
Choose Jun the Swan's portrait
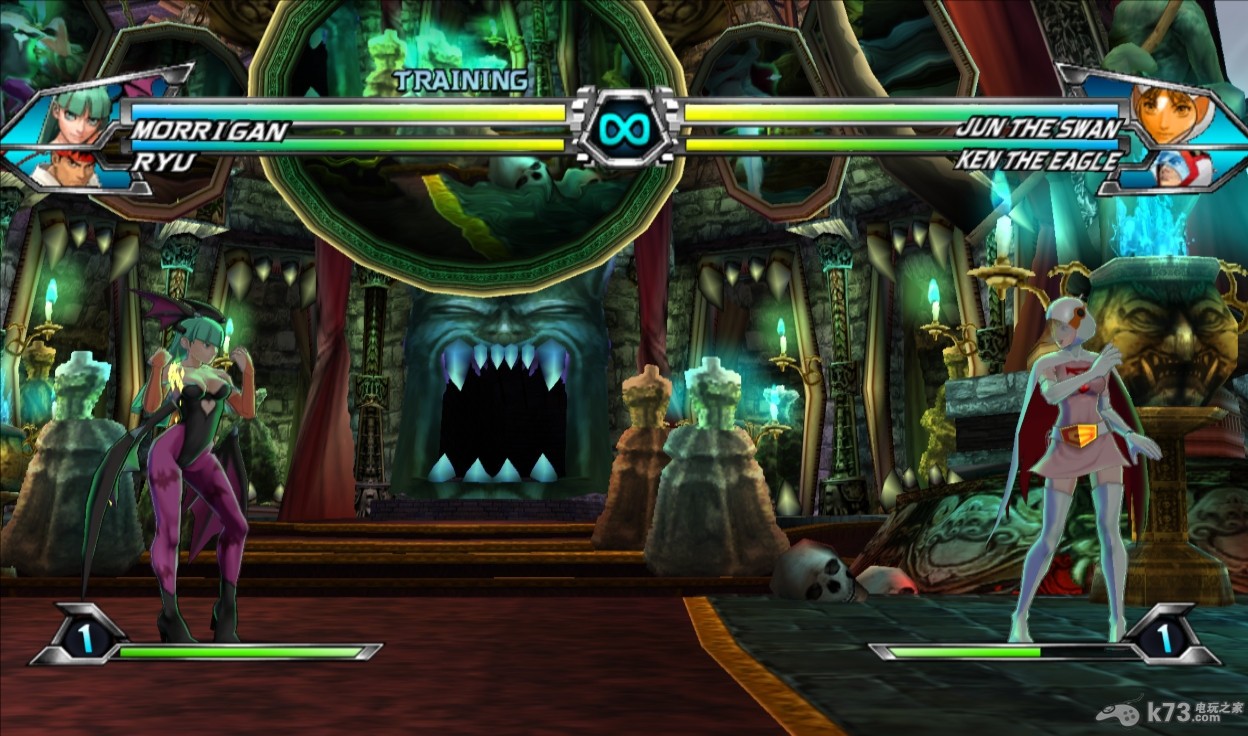point(1167,111)
